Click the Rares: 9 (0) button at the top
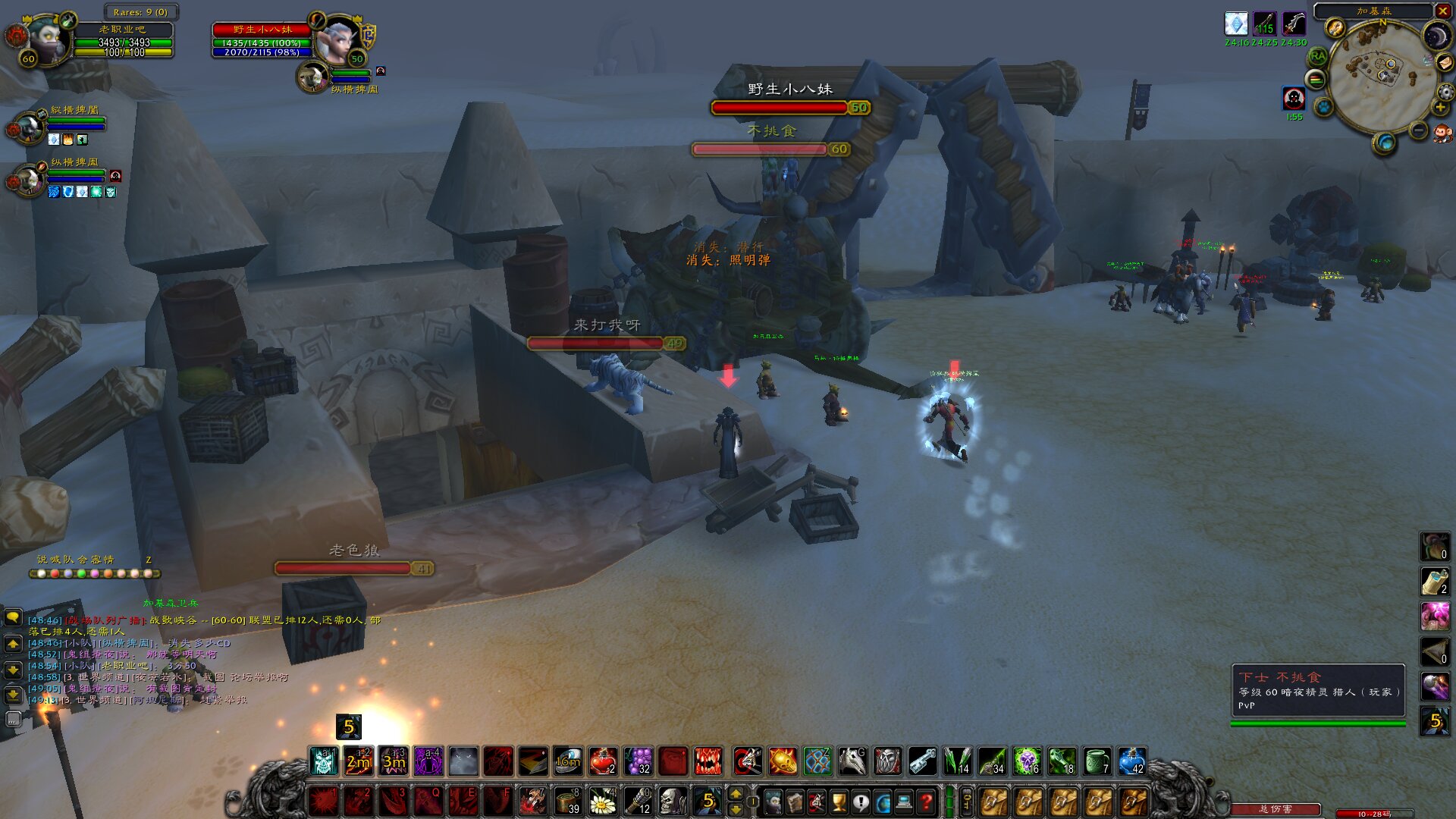This screenshot has height=819, width=1456. tap(143, 12)
